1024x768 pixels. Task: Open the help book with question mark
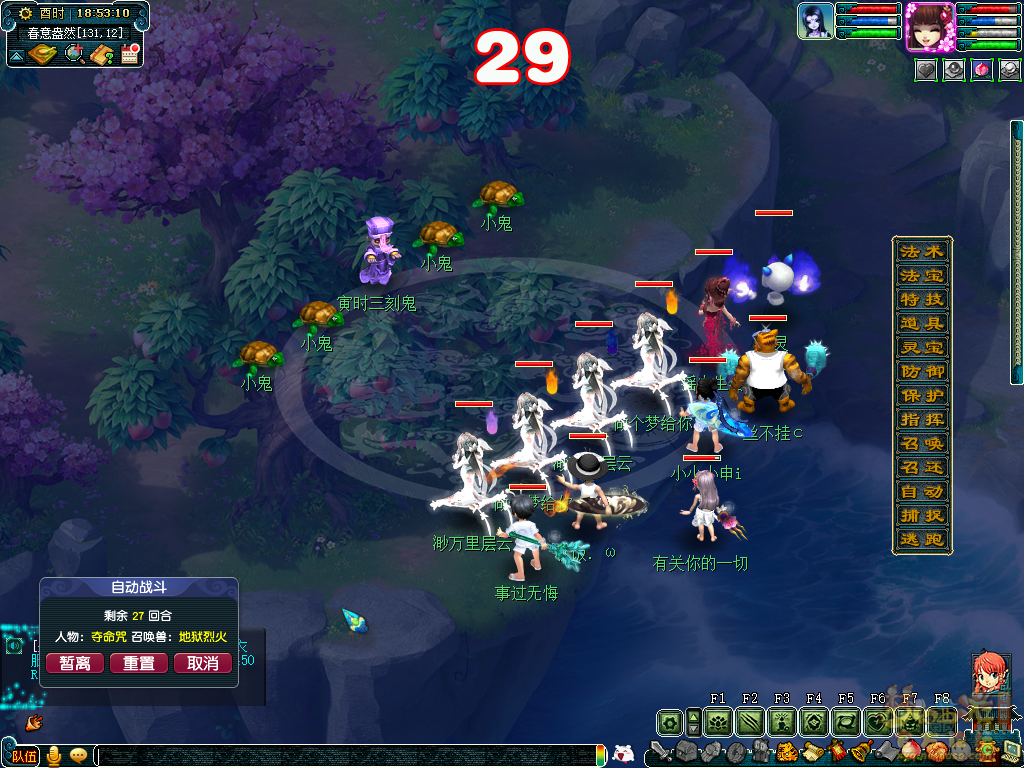[102, 54]
